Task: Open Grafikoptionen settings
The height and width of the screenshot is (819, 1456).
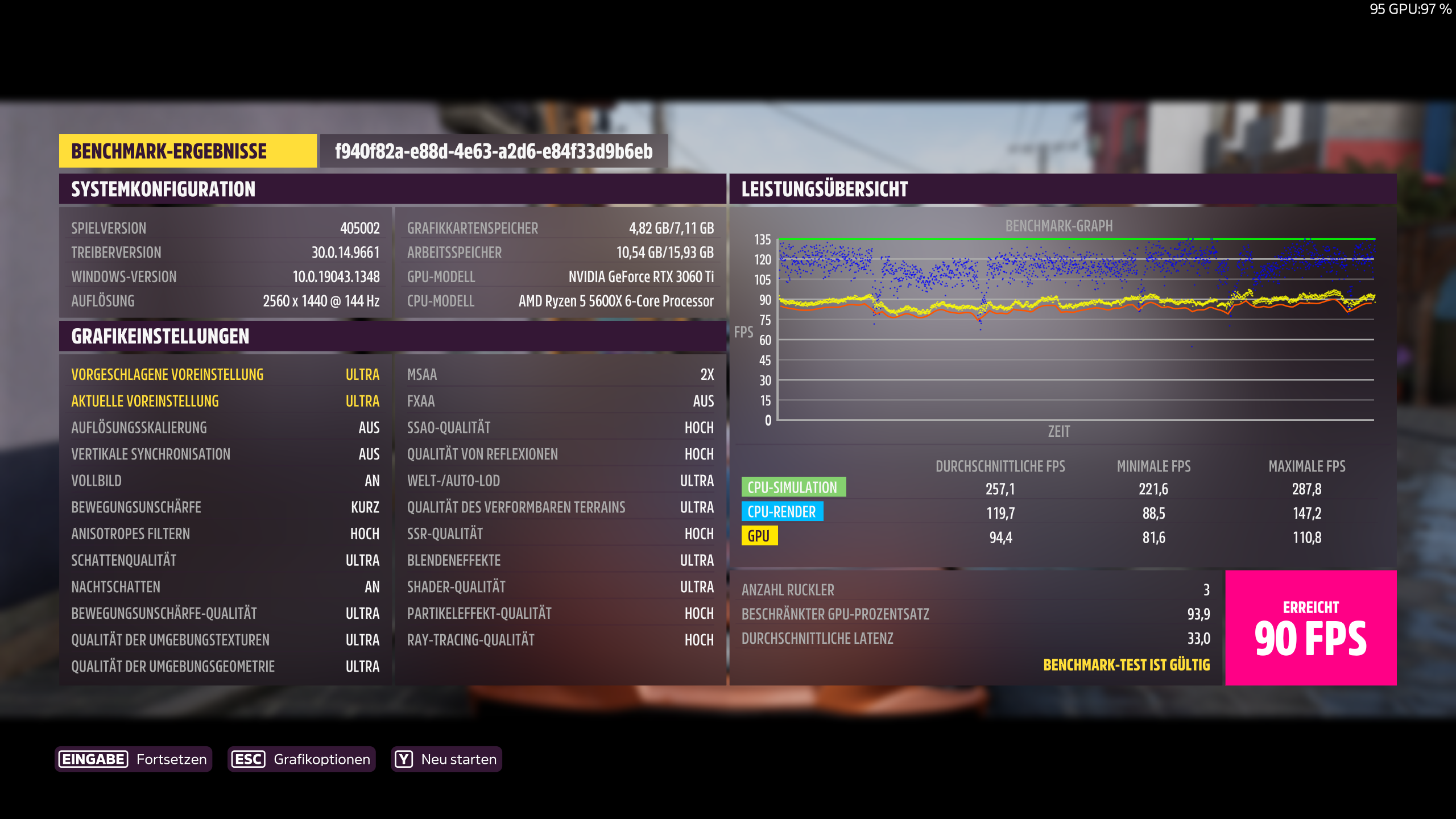Action: tap(322, 758)
